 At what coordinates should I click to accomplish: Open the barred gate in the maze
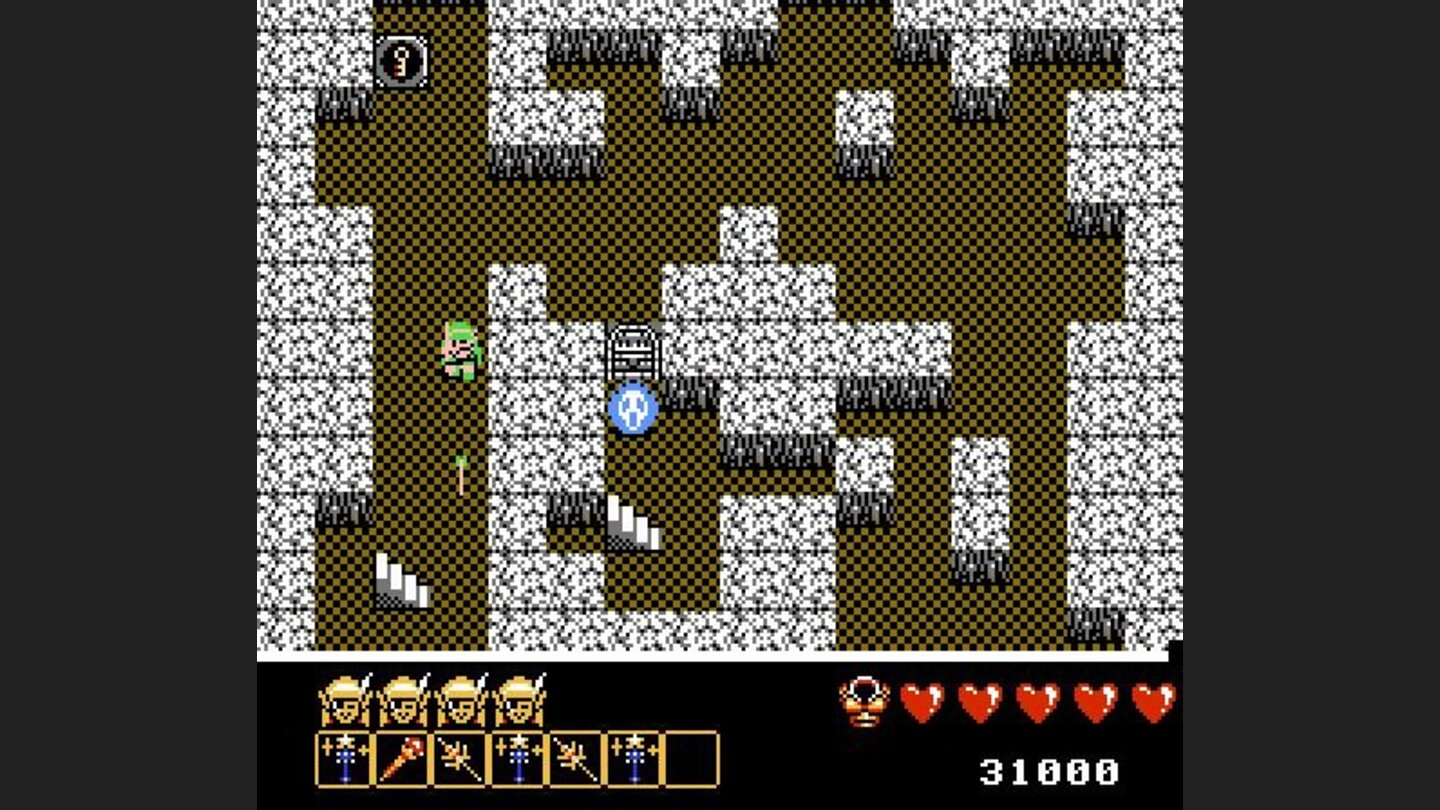[x=633, y=350]
